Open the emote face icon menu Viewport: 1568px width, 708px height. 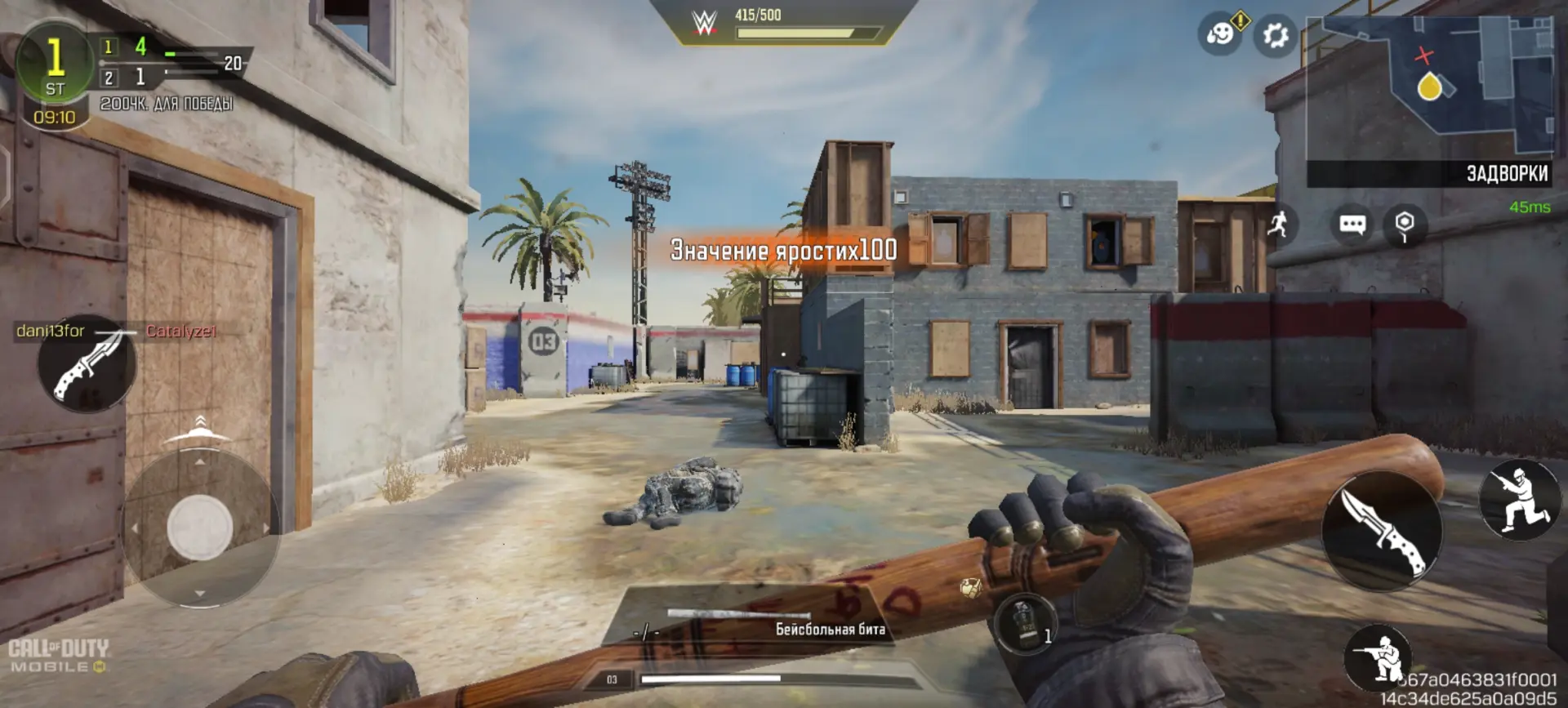point(1219,35)
